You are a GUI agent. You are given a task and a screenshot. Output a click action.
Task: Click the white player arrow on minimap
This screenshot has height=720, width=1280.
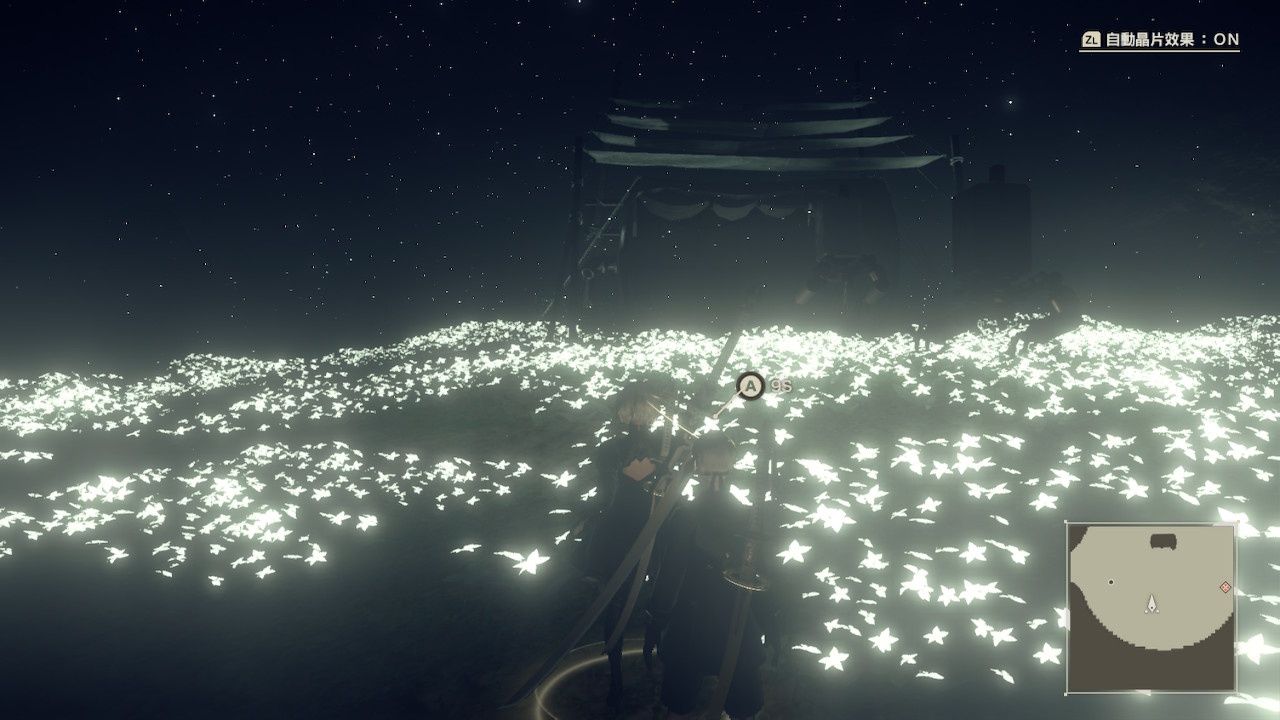1152,603
